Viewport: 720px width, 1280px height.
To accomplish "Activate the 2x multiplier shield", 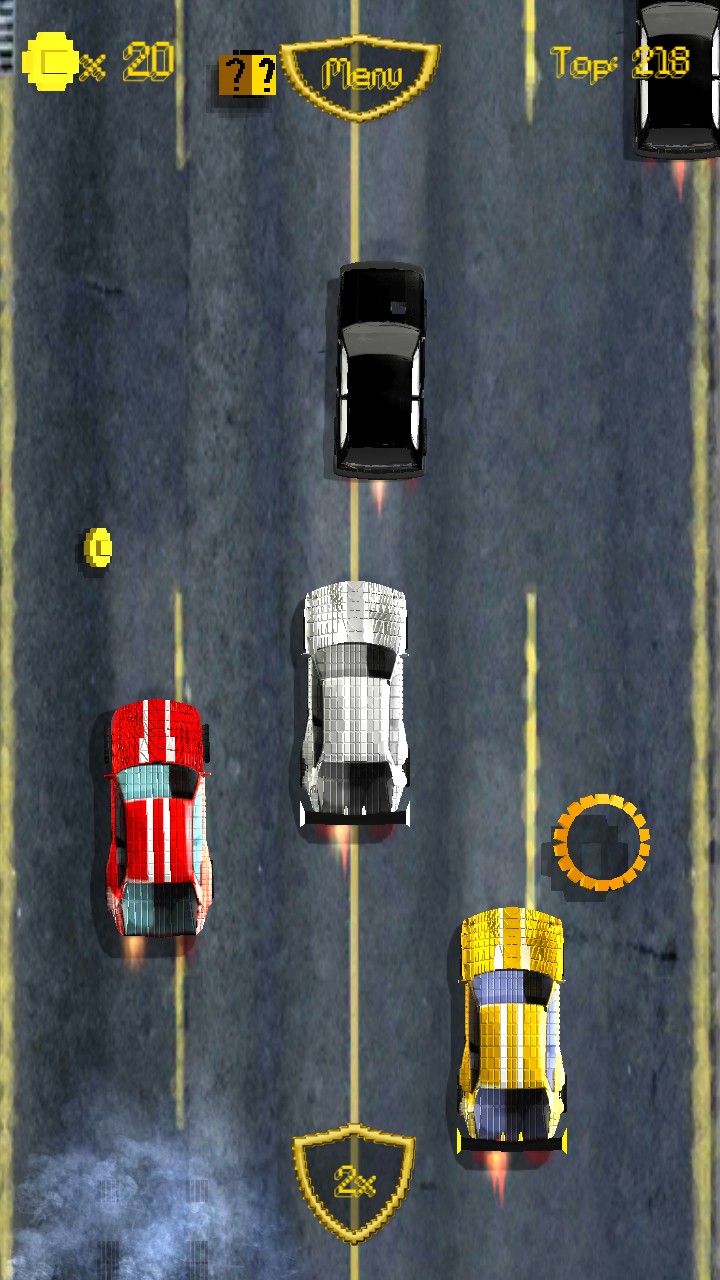I will coord(353,1183).
